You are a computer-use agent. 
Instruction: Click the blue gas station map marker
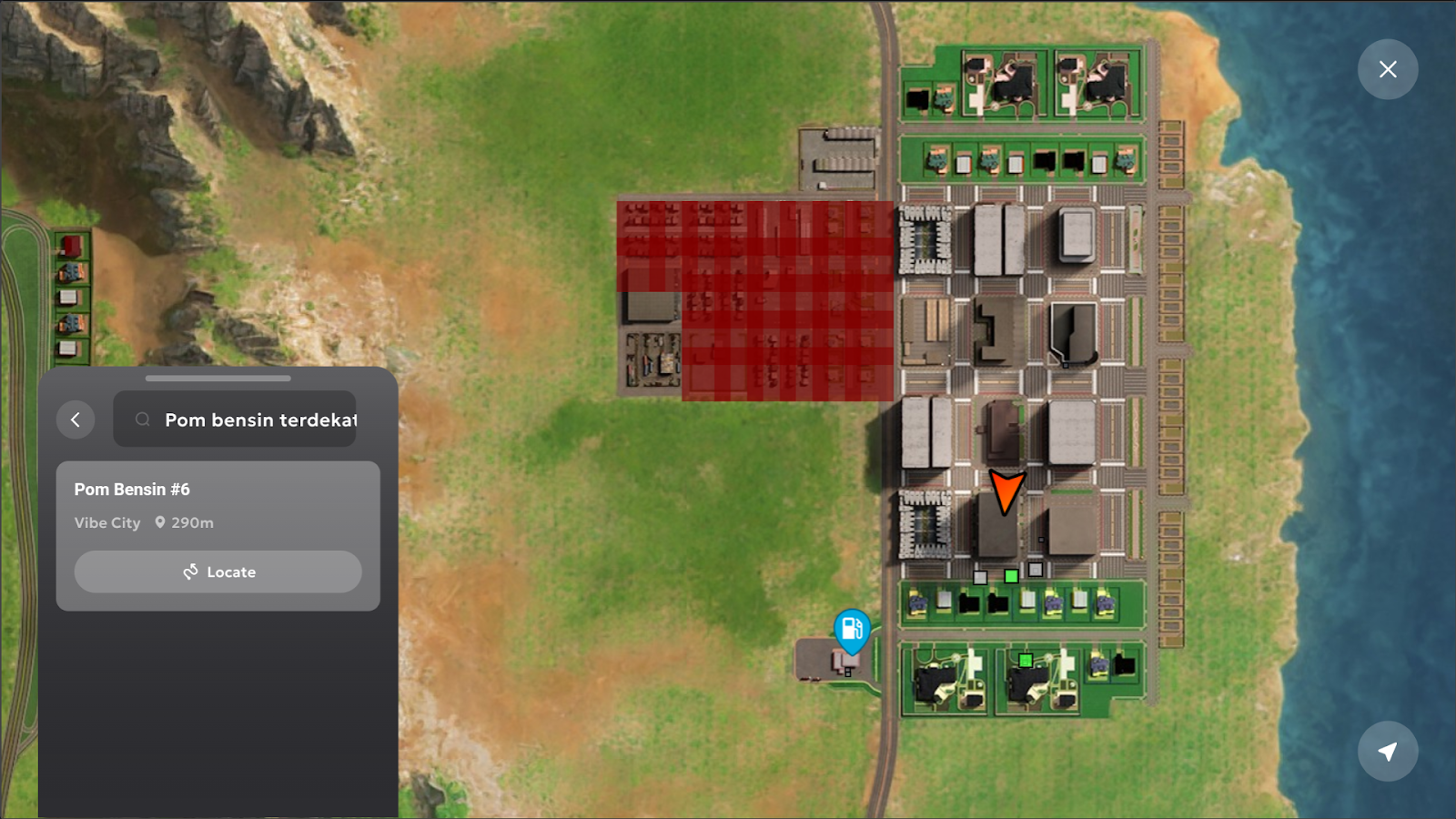tap(852, 629)
